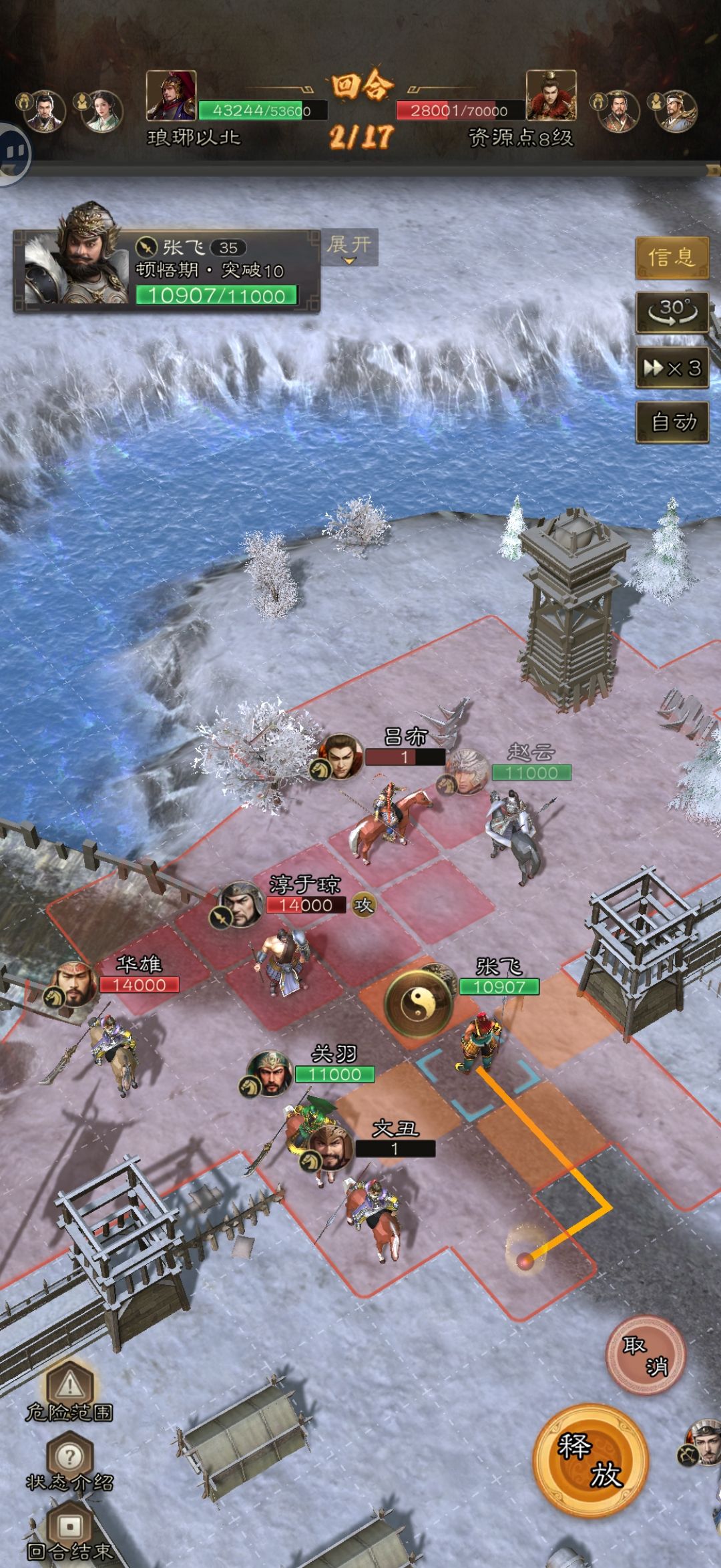This screenshot has width=721, height=1568.
Task: Select ally 关羽 portrait
Action: [270, 1073]
